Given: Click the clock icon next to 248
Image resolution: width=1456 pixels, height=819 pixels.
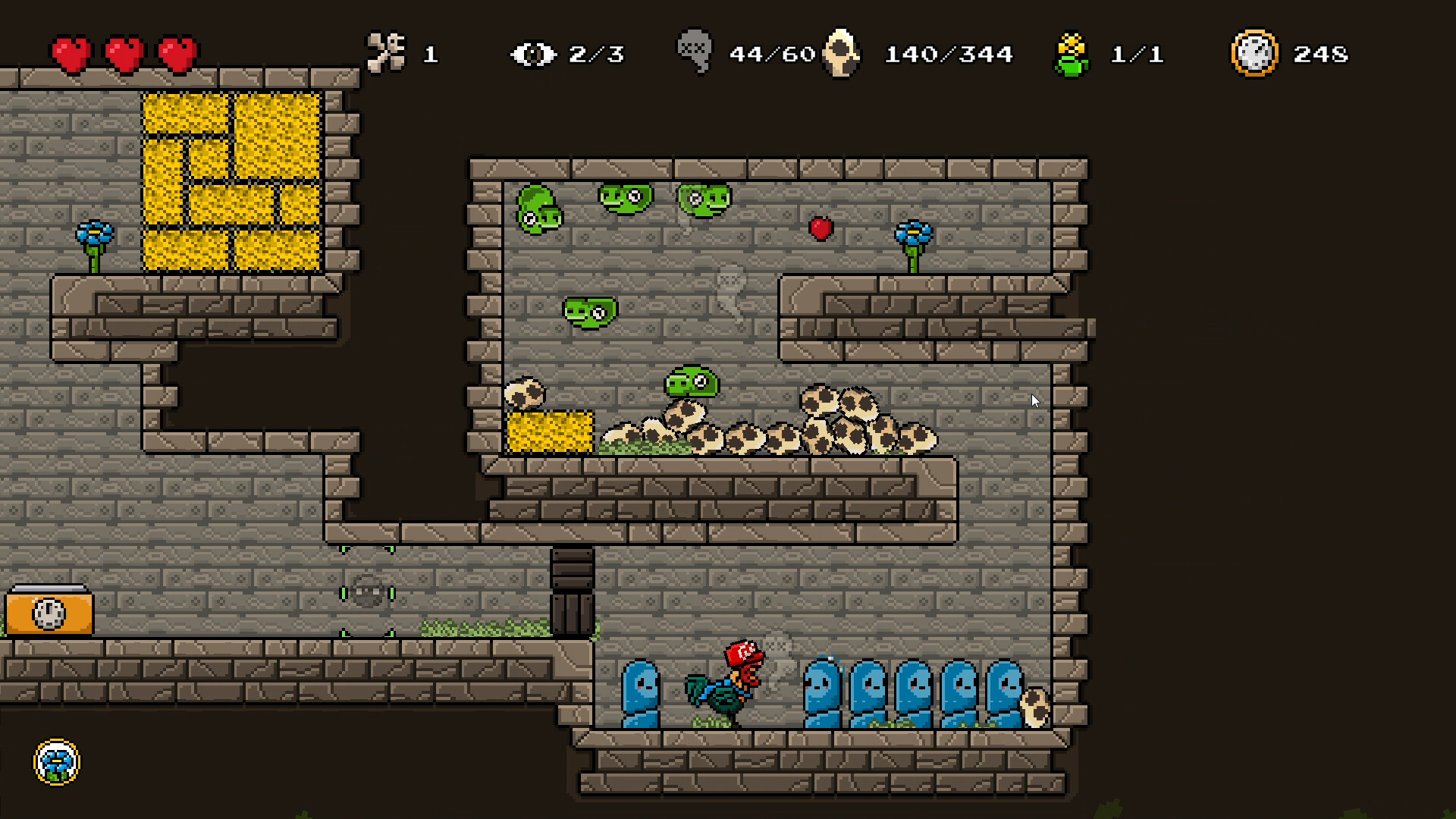Looking at the screenshot, I should [x=1255, y=52].
